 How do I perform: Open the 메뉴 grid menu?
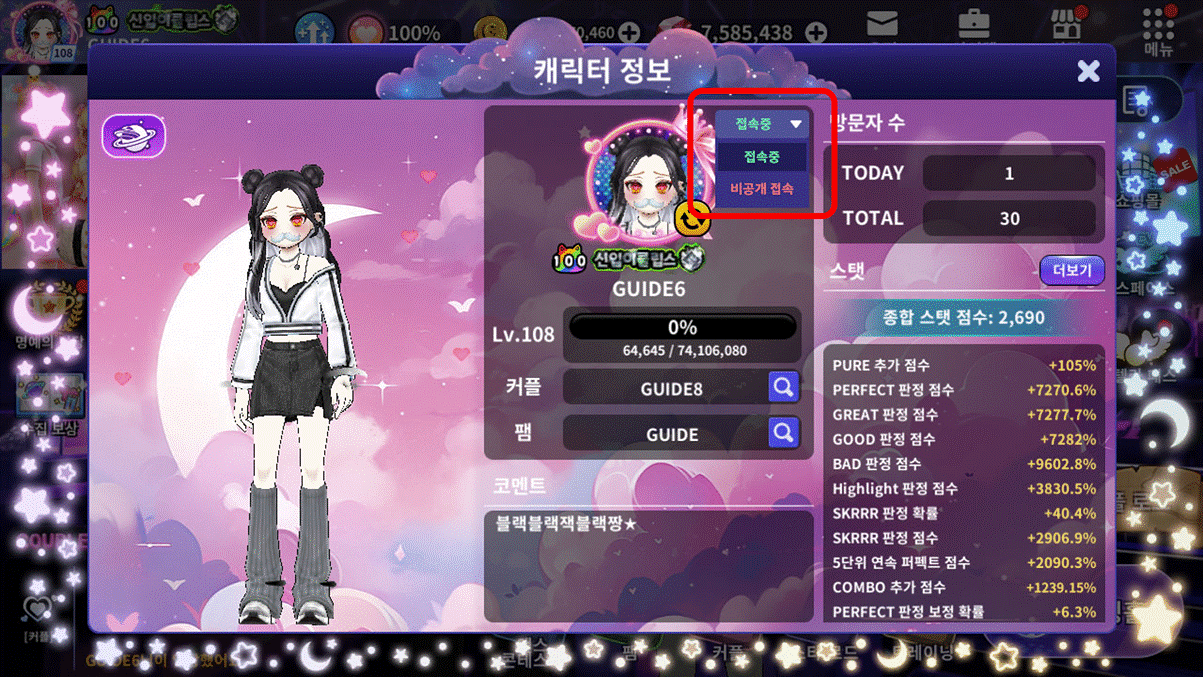[x=1158, y=30]
